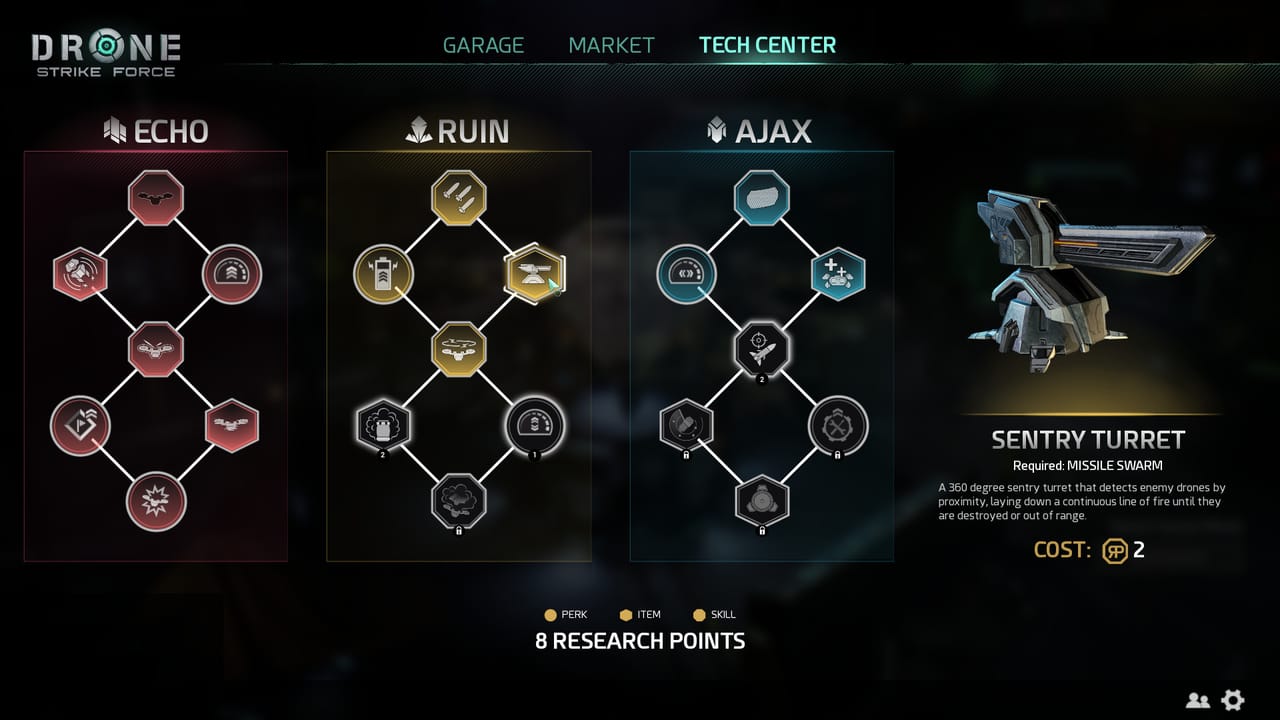
Task: Select the battery item node in the Ruin tree
Action: pyautogui.click(x=384, y=272)
